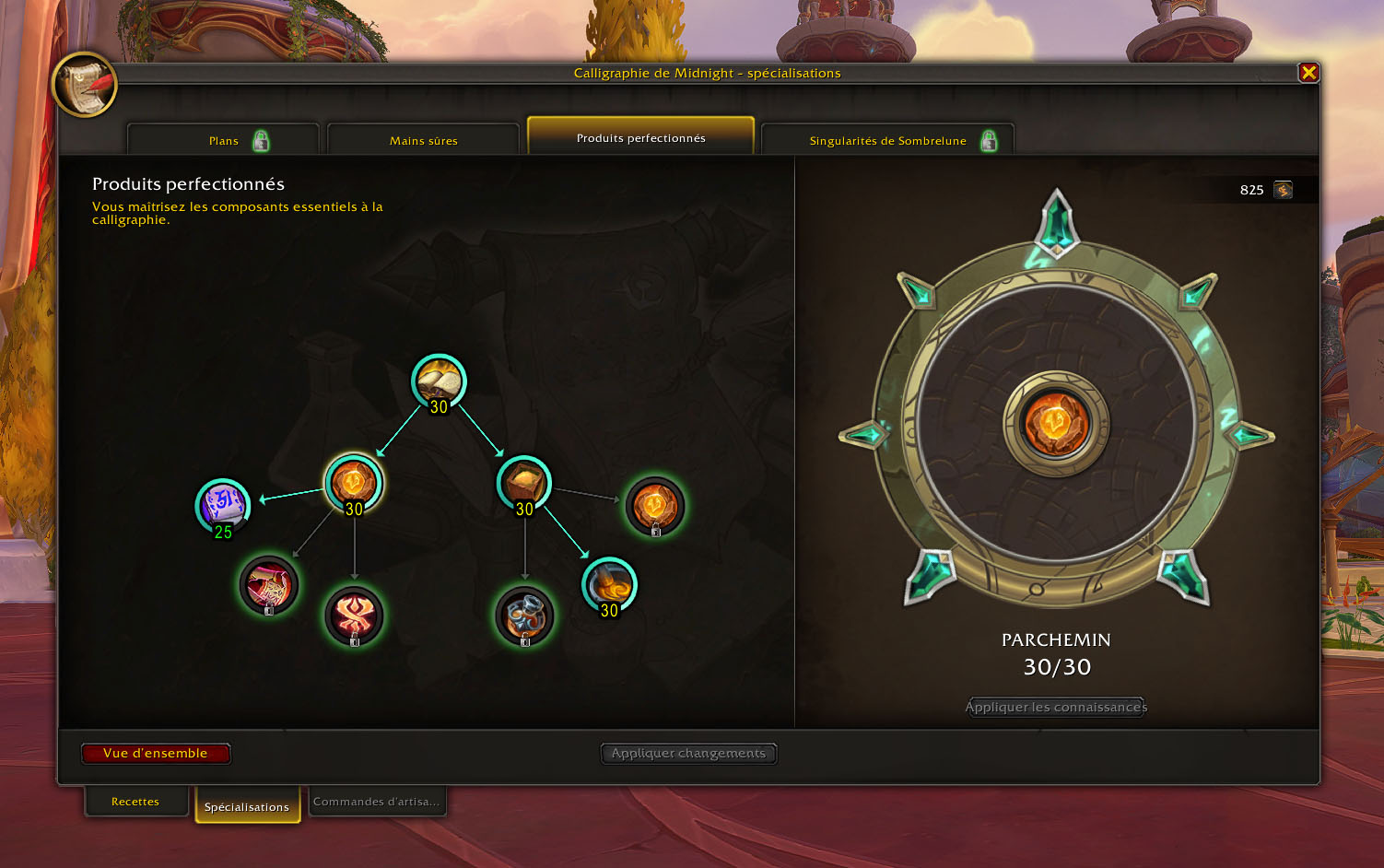Screen dimensions: 1384x868
Task: Click the Parchemin orange gem in the dial
Action: tap(1056, 424)
